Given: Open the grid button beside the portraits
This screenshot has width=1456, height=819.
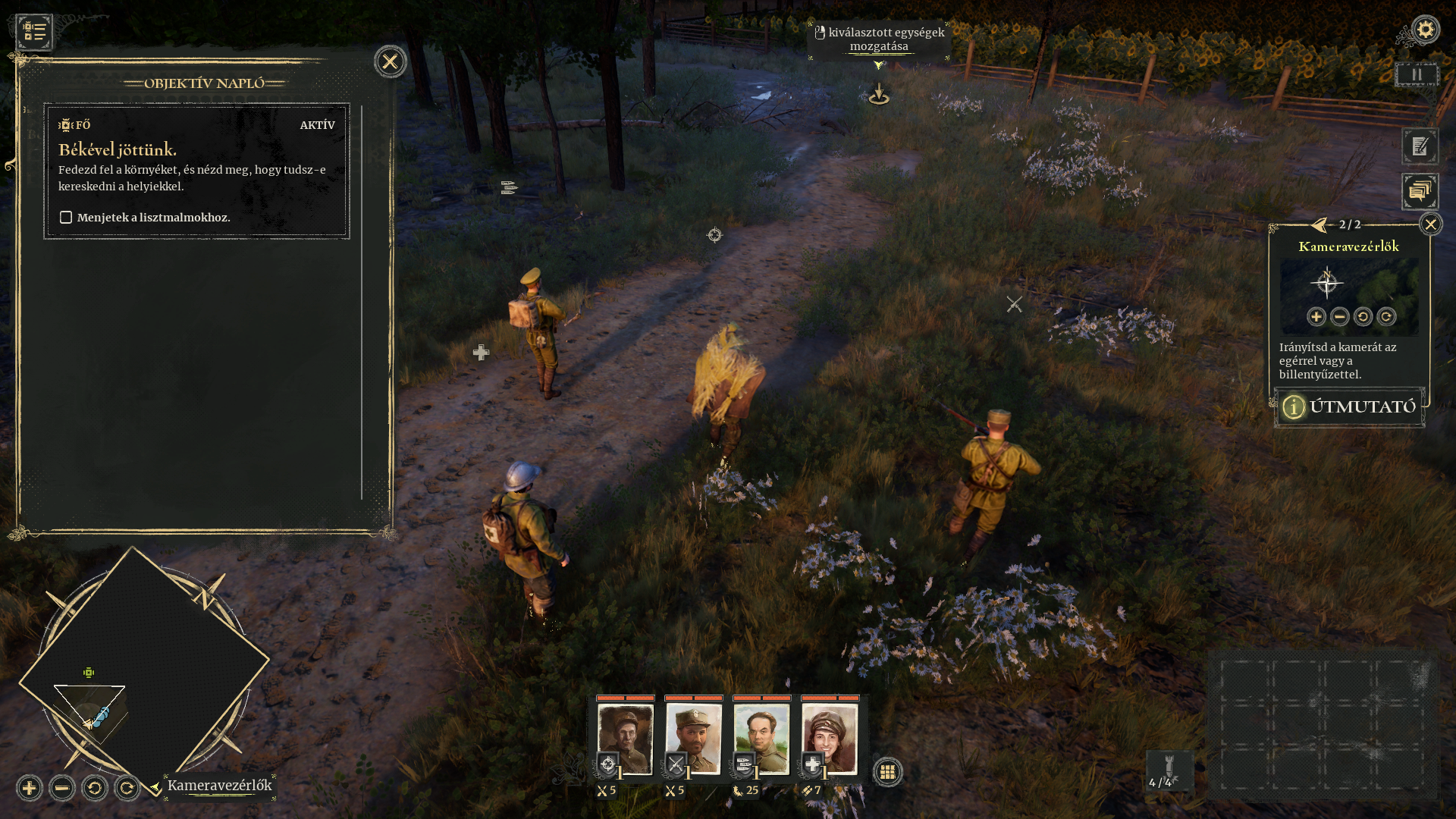Looking at the screenshot, I should [x=887, y=772].
